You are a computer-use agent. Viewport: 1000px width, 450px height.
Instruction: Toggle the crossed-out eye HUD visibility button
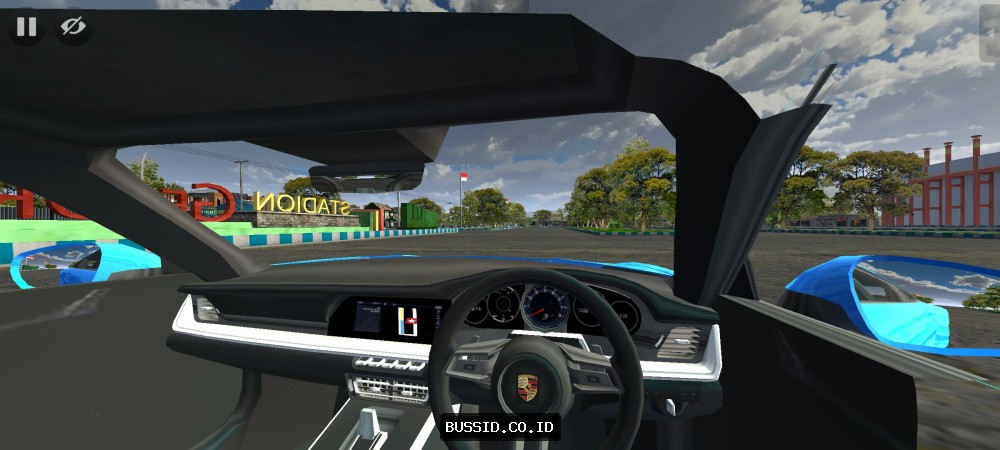pyautogui.click(x=73, y=27)
